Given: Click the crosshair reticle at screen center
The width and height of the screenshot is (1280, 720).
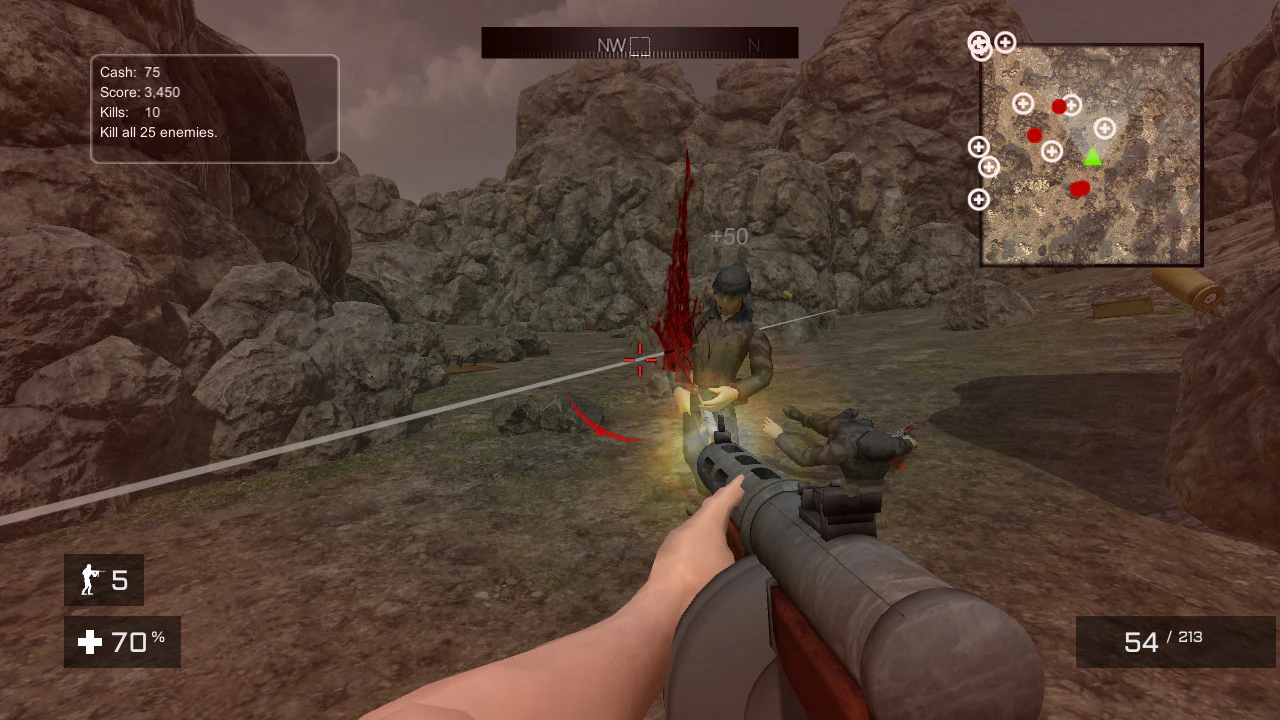Looking at the screenshot, I should pyautogui.click(x=638, y=360).
